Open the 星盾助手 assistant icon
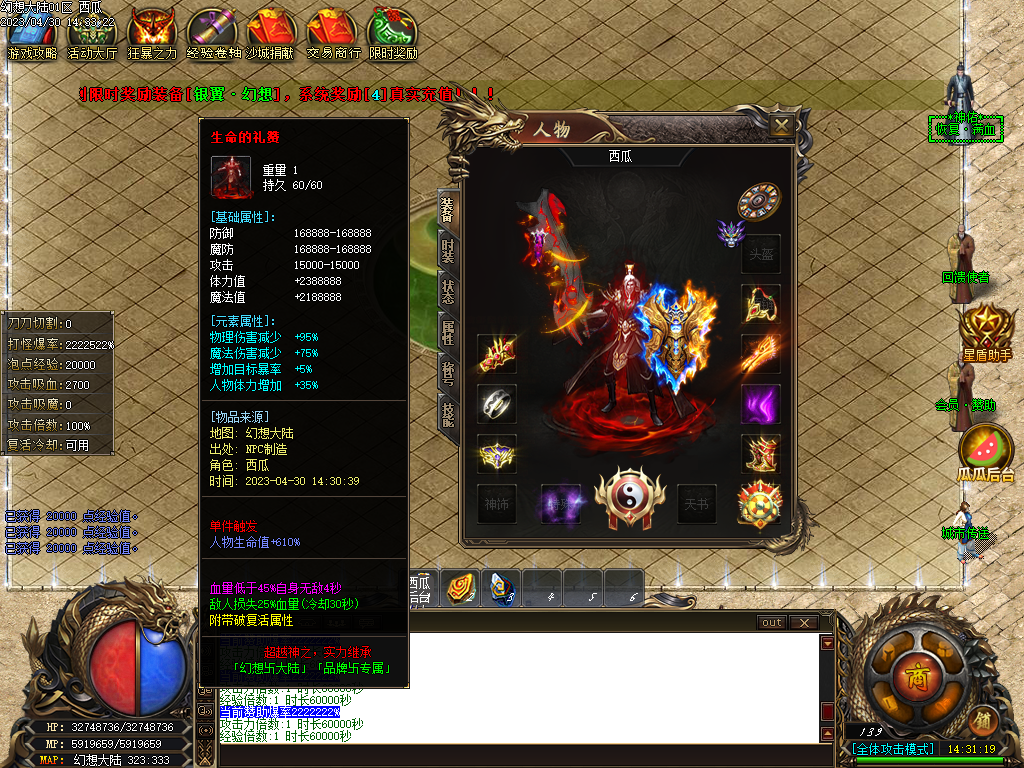Viewport: 1024px width, 768px height. pyautogui.click(x=986, y=332)
